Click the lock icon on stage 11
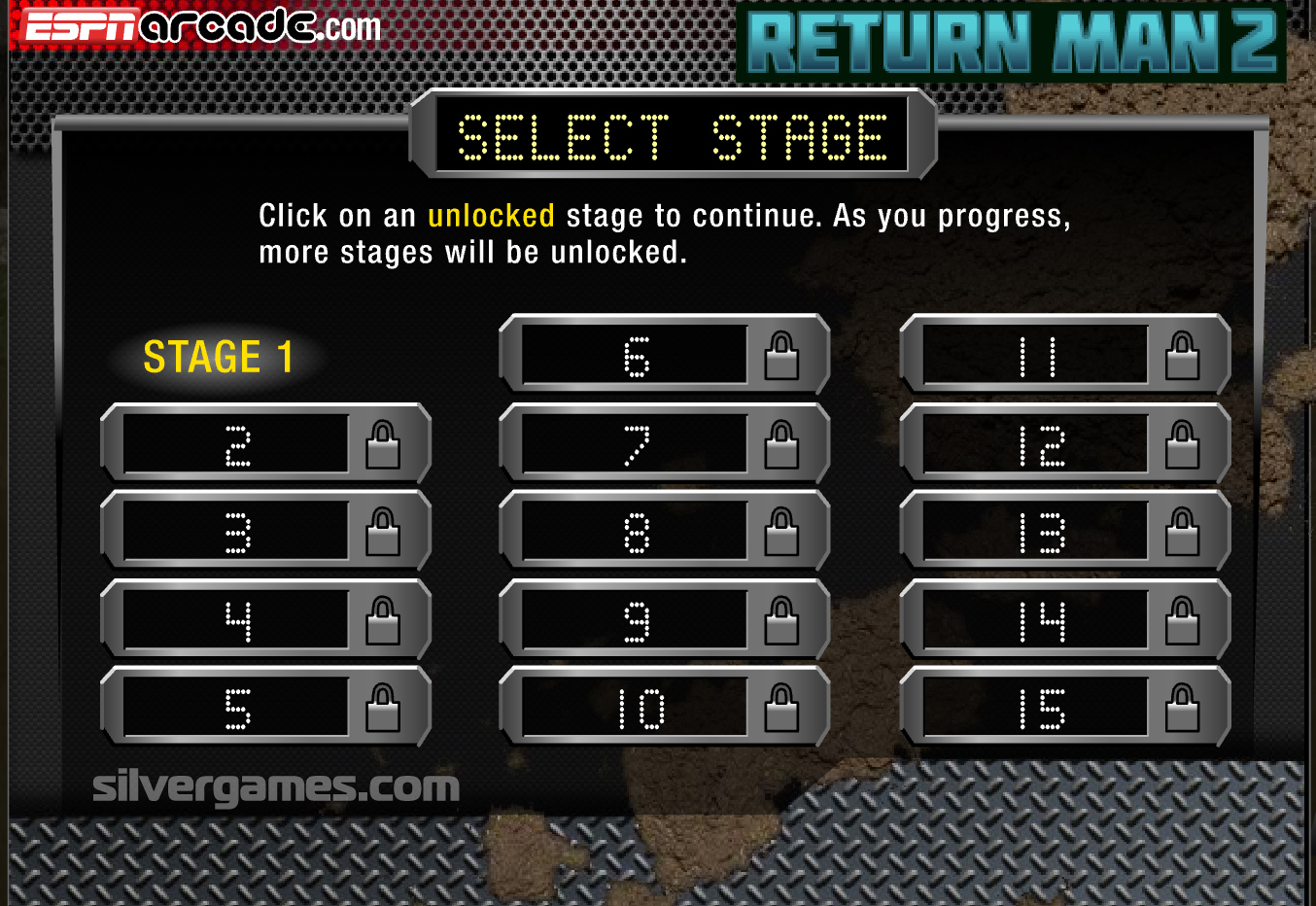 pos(1185,357)
